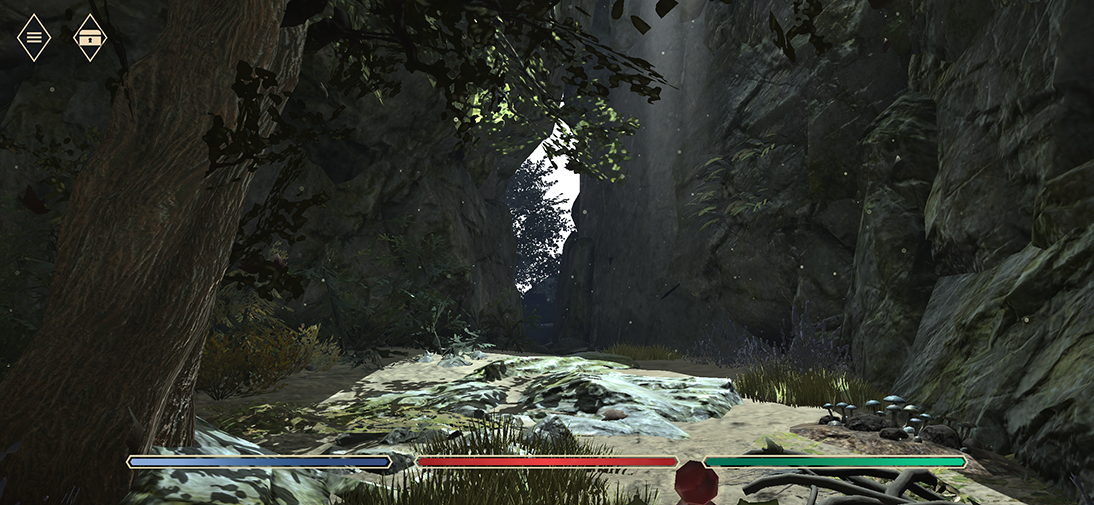Open the hamburger menu diamond icon
The width and height of the screenshot is (1094, 505).
pyautogui.click(x=34, y=37)
